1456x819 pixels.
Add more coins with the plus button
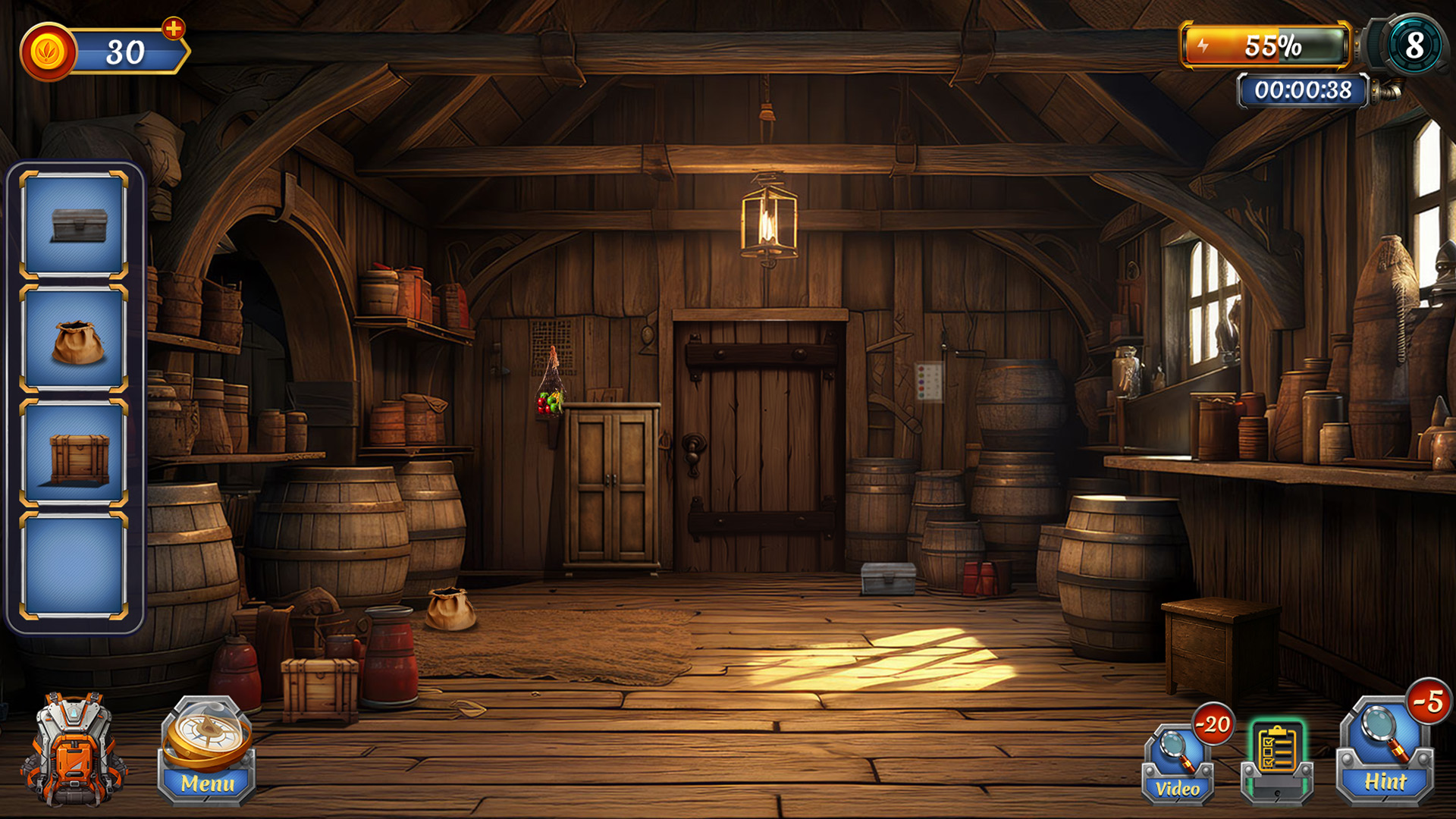(174, 29)
